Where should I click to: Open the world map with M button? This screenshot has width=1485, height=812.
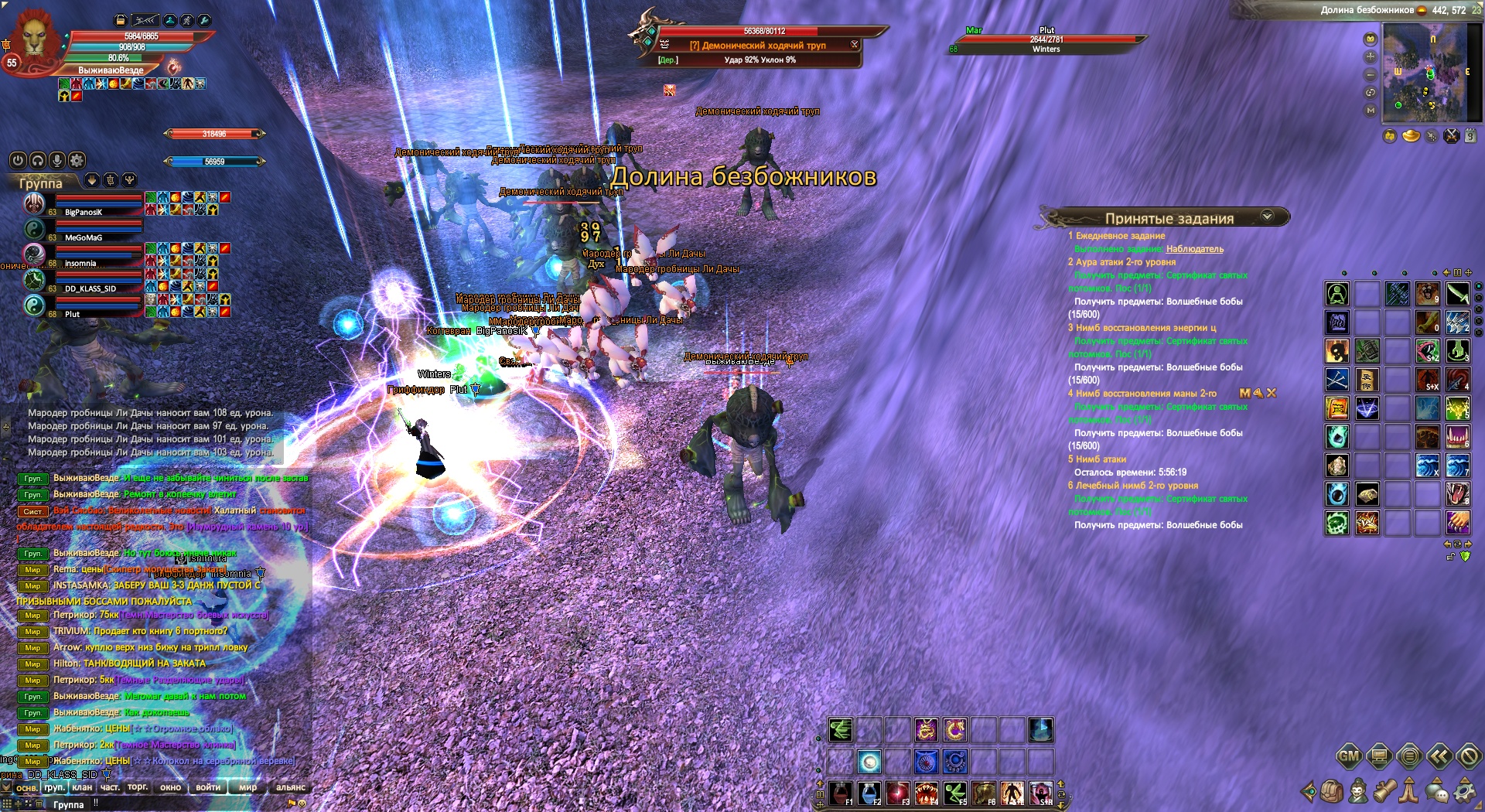pyautogui.click(x=1371, y=110)
